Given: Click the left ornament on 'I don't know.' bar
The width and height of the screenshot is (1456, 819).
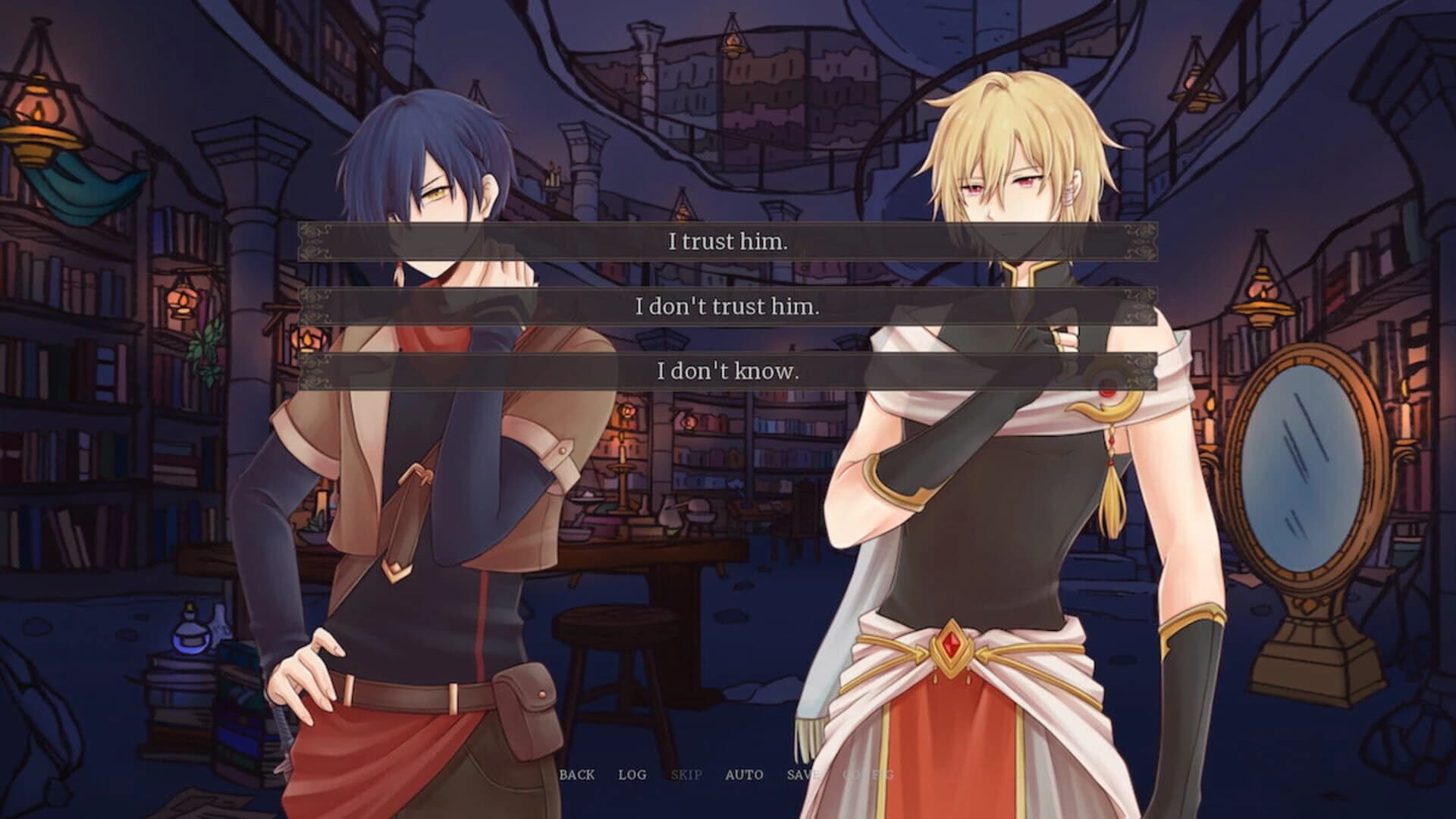Looking at the screenshot, I should click(315, 373).
